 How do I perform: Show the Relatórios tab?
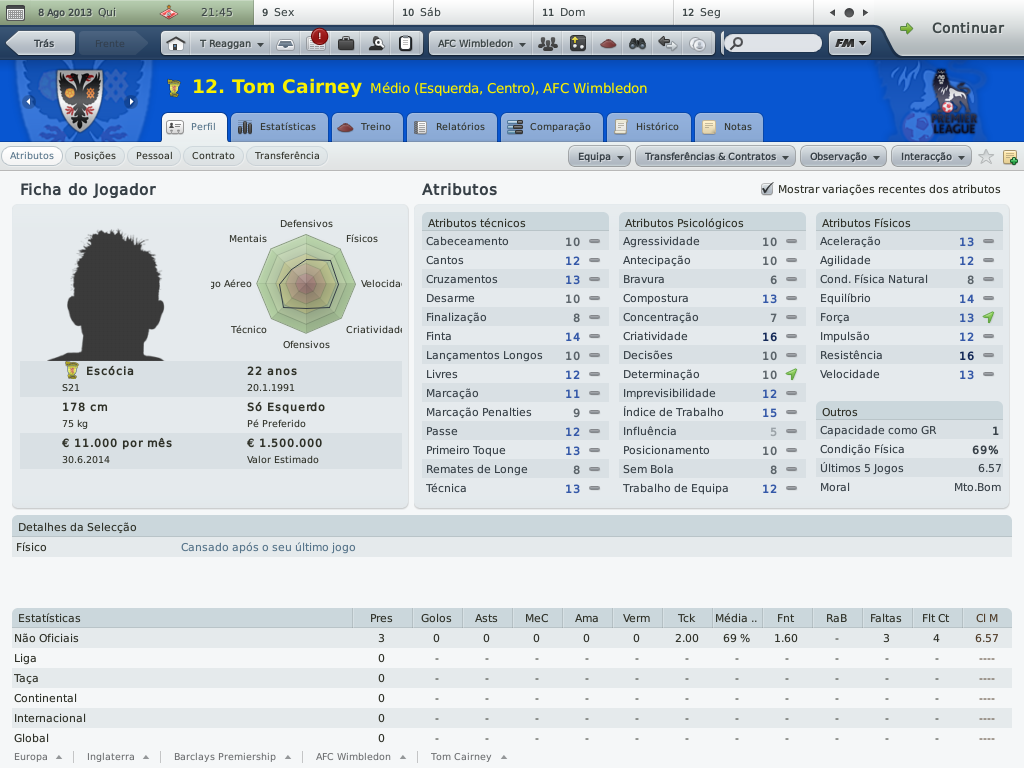click(x=450, y=127)
